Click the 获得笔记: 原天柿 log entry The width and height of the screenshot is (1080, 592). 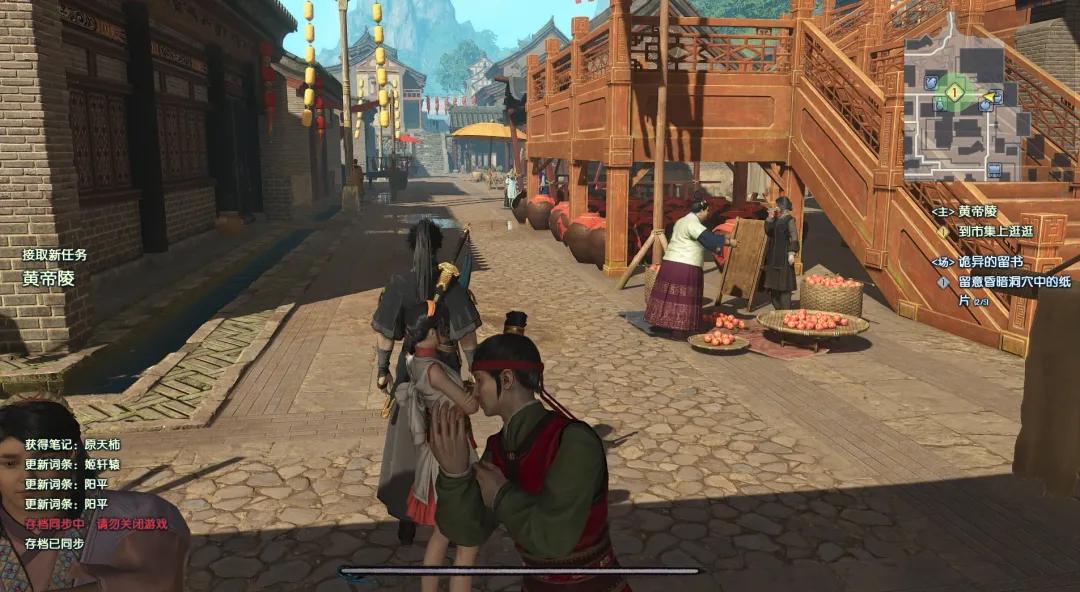click(73, 444)
